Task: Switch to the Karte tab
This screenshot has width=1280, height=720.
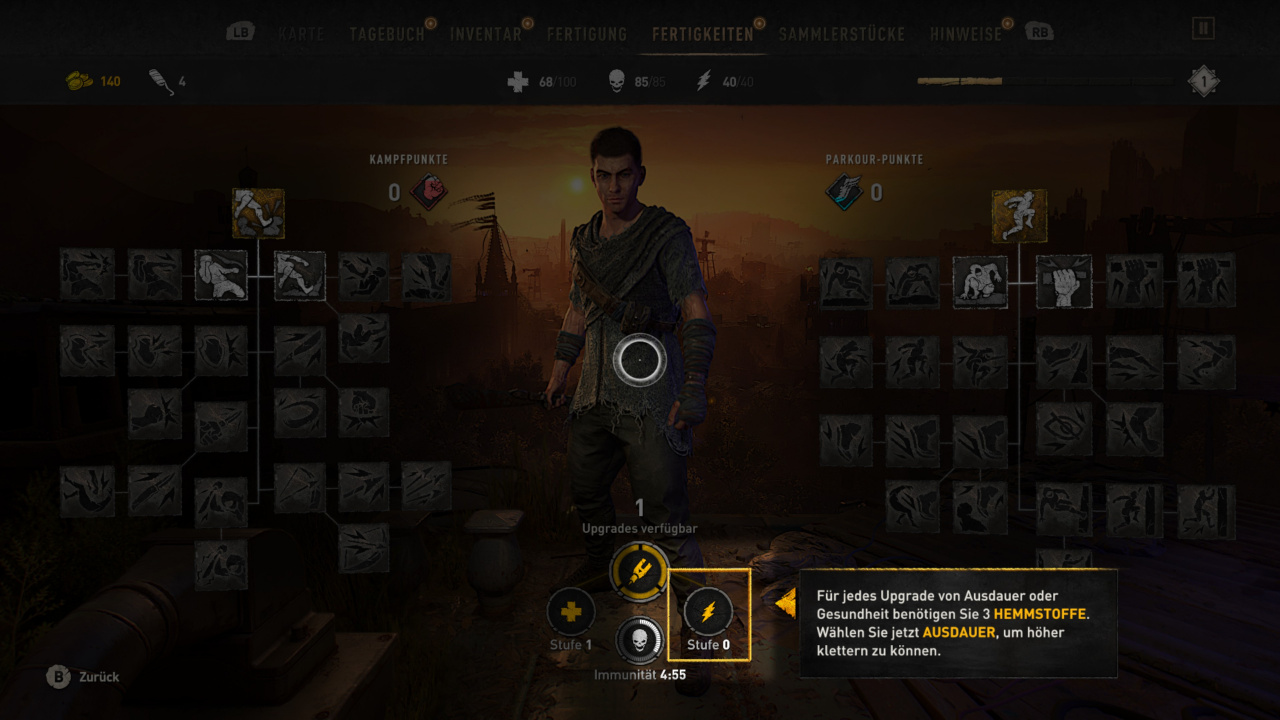Action: coord(301,34)
